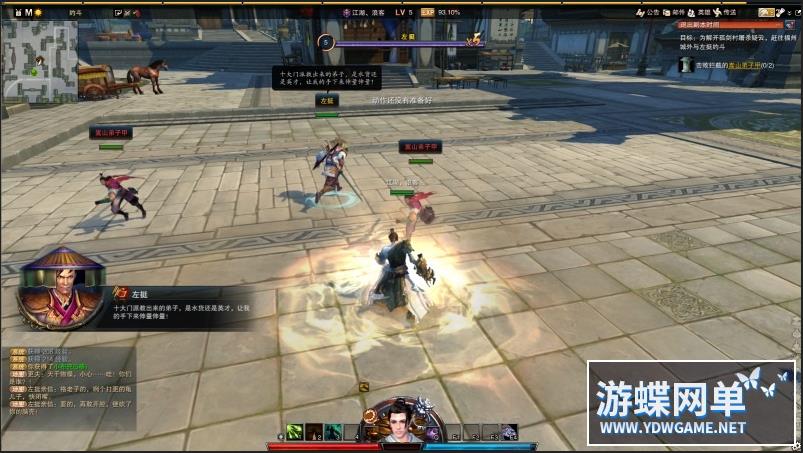The width and height of the screenshot is (803, 453).
Task: Click the stone pillar quest objective icon
Action: click(687, 64)
